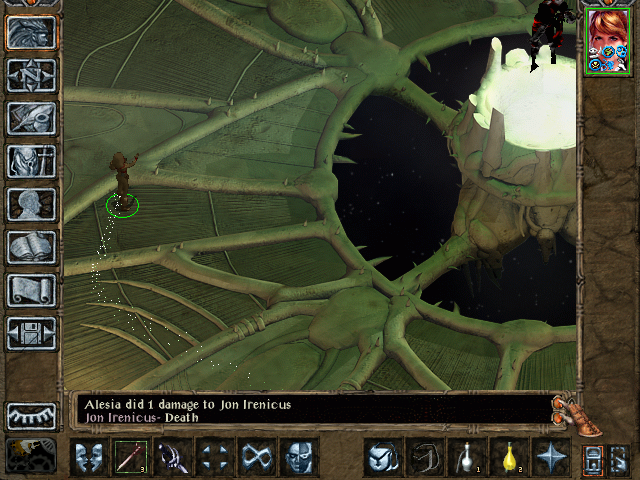Open game options via floppy disk icon
640x480 pixels.
[x=31, y=333]
